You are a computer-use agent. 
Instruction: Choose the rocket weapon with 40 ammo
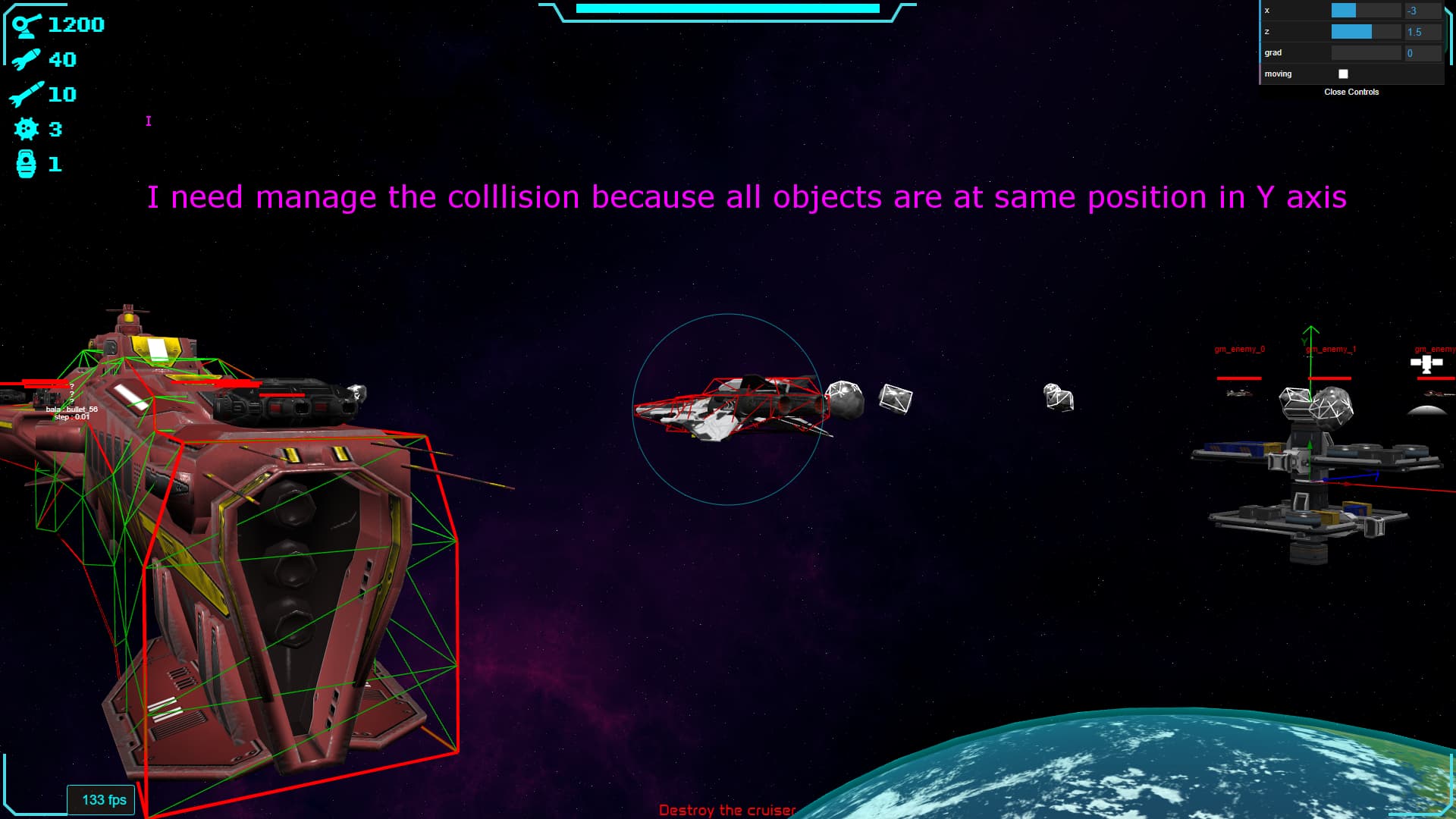pos(27,59)
